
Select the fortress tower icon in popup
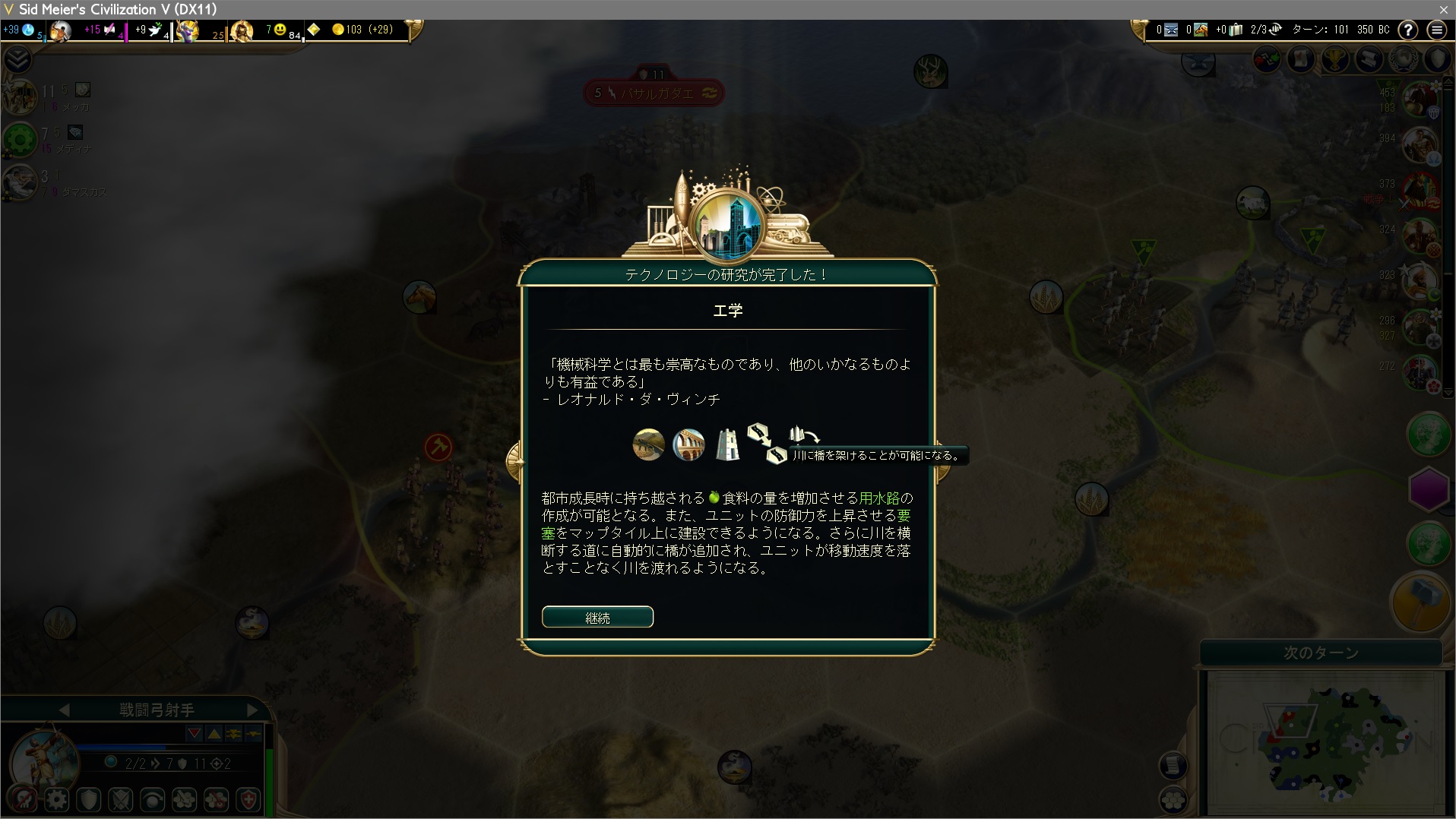pos(727,445)
